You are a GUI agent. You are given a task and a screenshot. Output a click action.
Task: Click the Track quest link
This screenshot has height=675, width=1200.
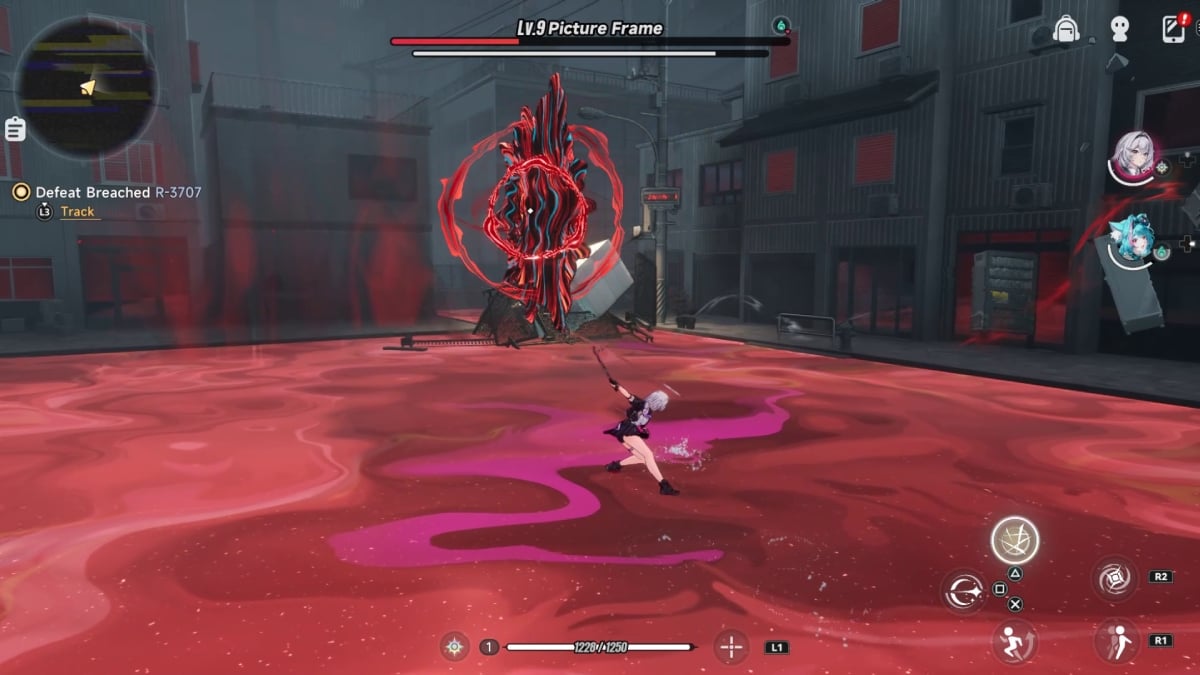[x=77, y=211]
